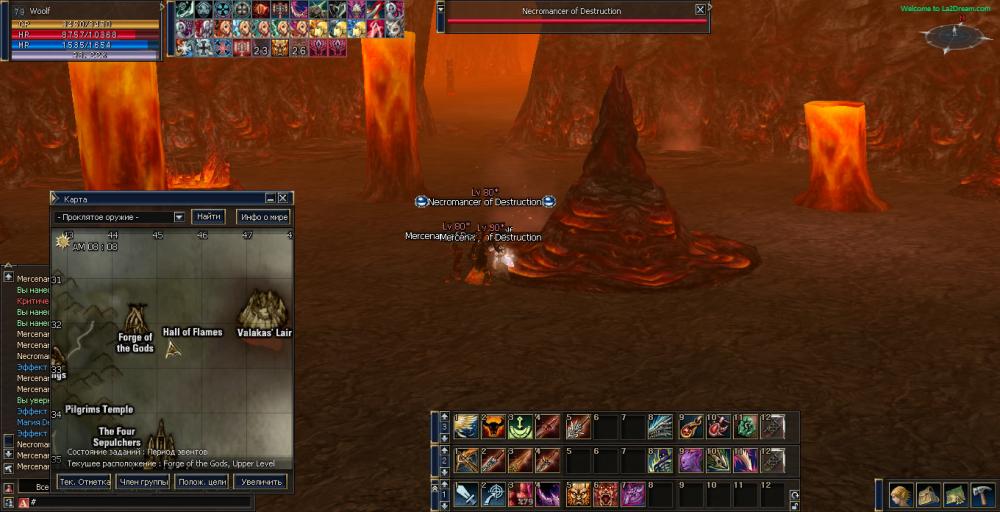Activate the sword attack action in slot 1

[465, 493]
